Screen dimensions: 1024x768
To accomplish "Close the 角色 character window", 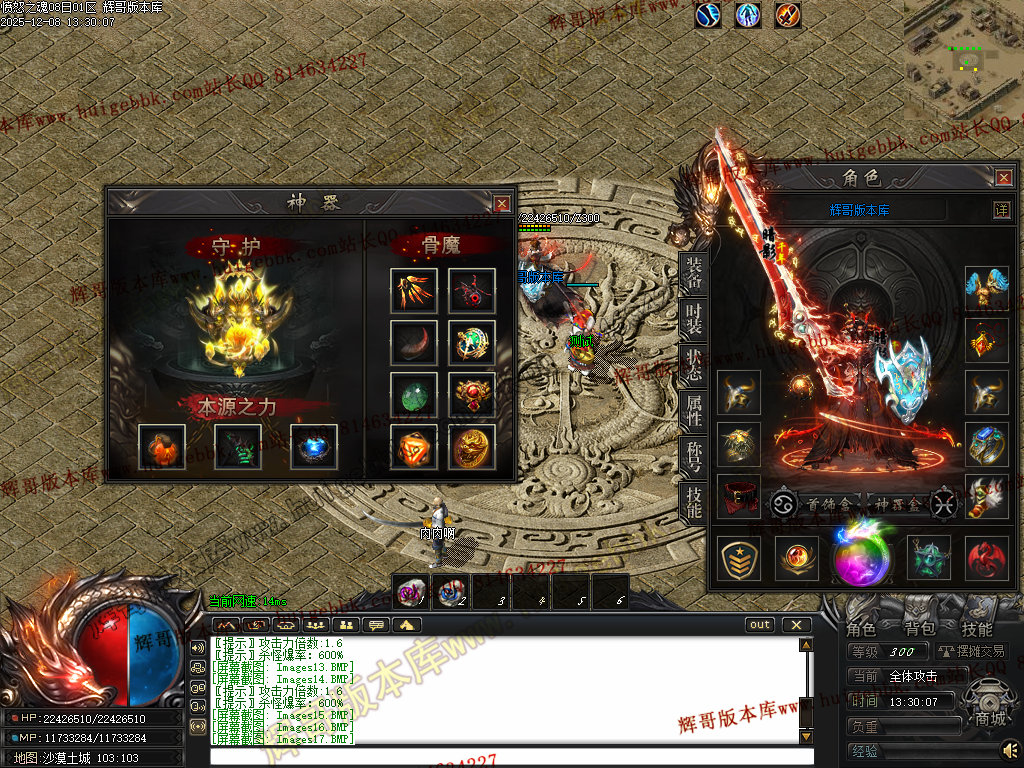I will (x=1004, y=178).
